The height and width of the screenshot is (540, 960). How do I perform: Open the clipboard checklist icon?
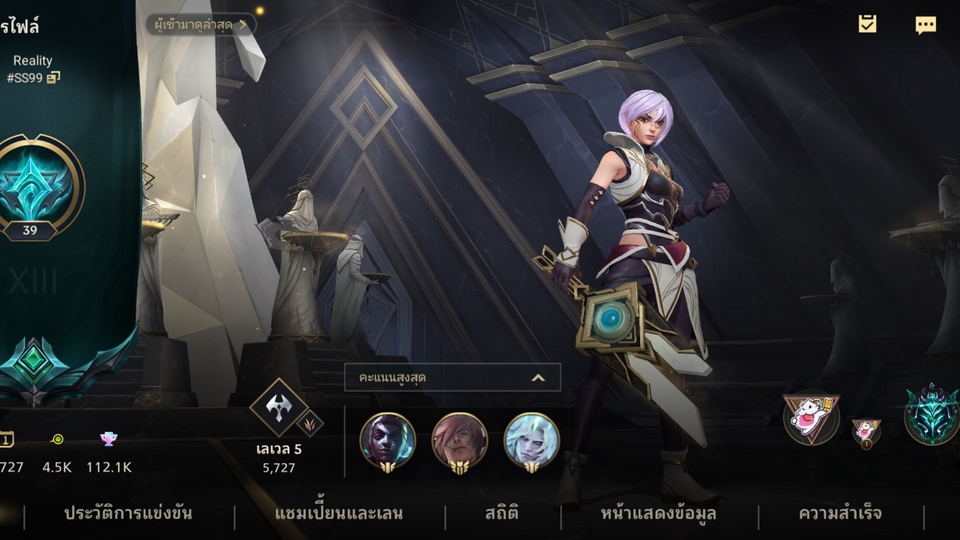(x=867, y=24)
